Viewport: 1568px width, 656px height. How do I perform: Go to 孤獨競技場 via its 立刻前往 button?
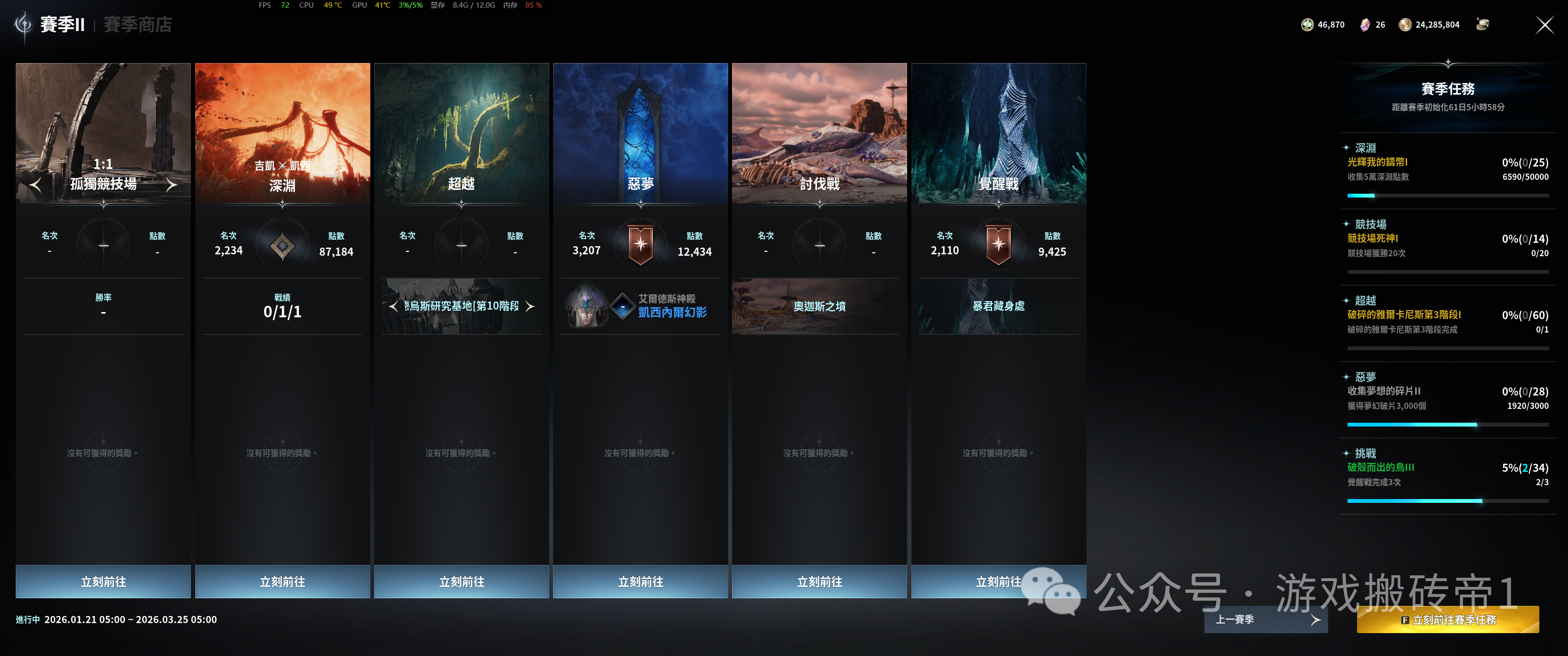103,581
